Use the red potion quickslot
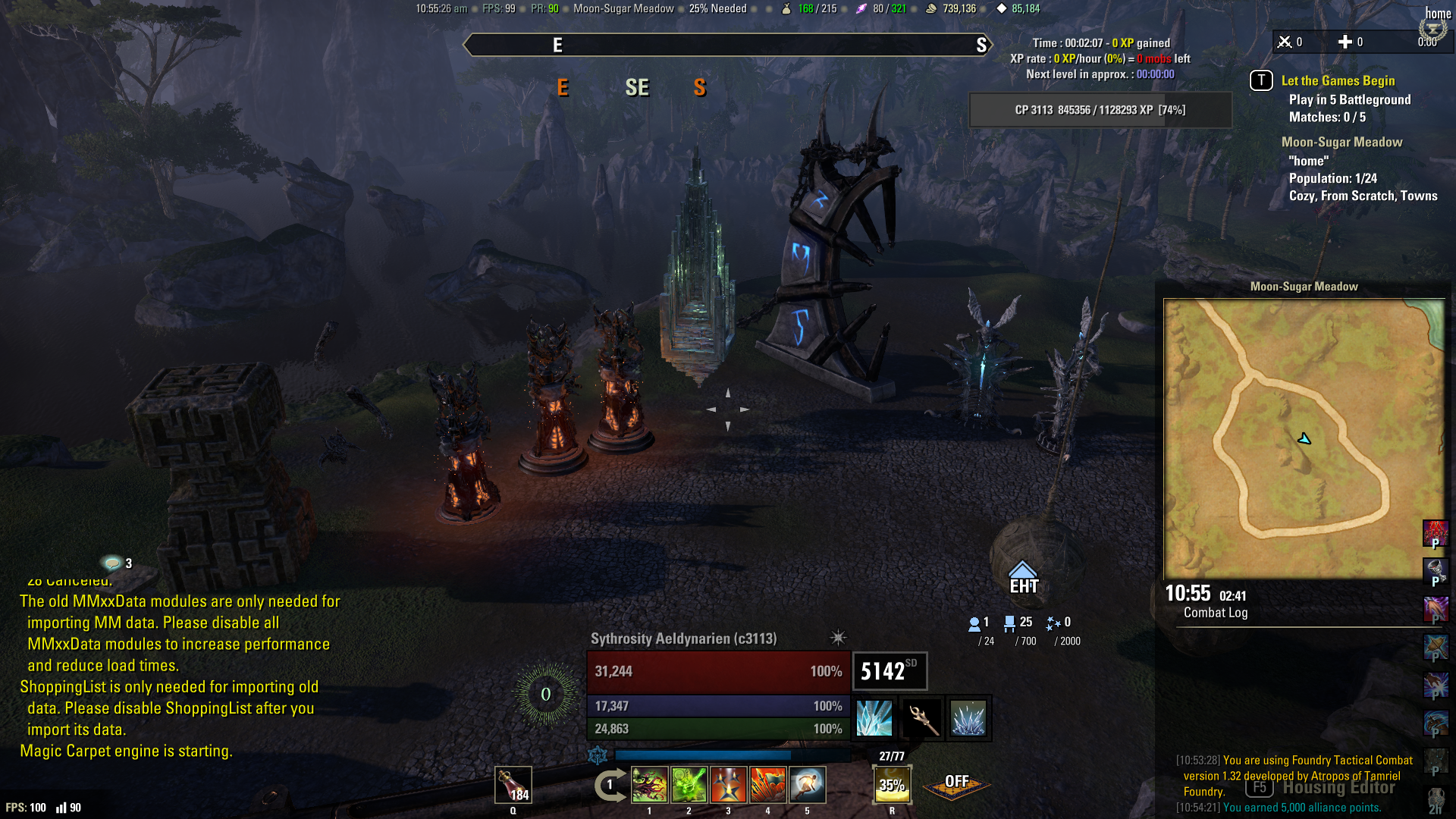 click(x=513, y=784)
